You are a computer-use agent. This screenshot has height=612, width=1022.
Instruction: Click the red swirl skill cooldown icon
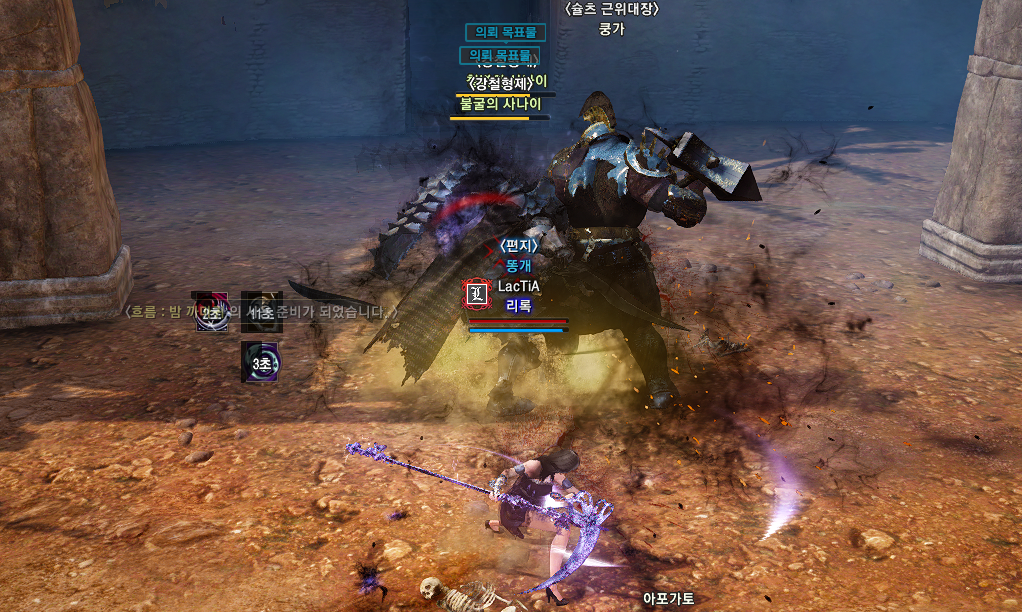click(211, 312)
